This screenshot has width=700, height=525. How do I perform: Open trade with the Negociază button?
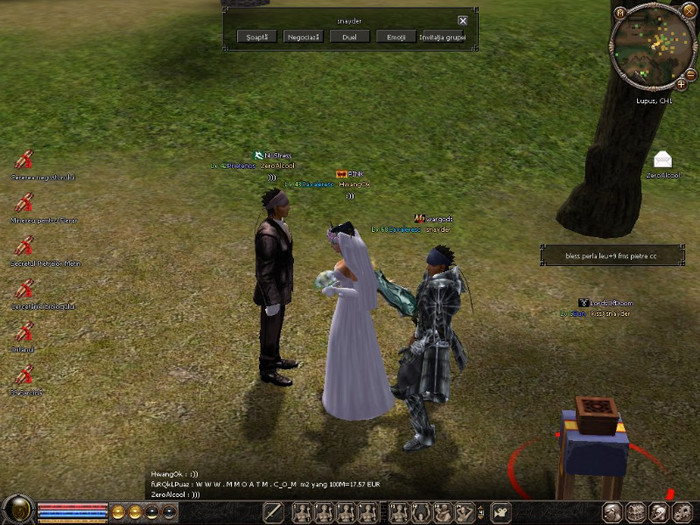(303, 37)
